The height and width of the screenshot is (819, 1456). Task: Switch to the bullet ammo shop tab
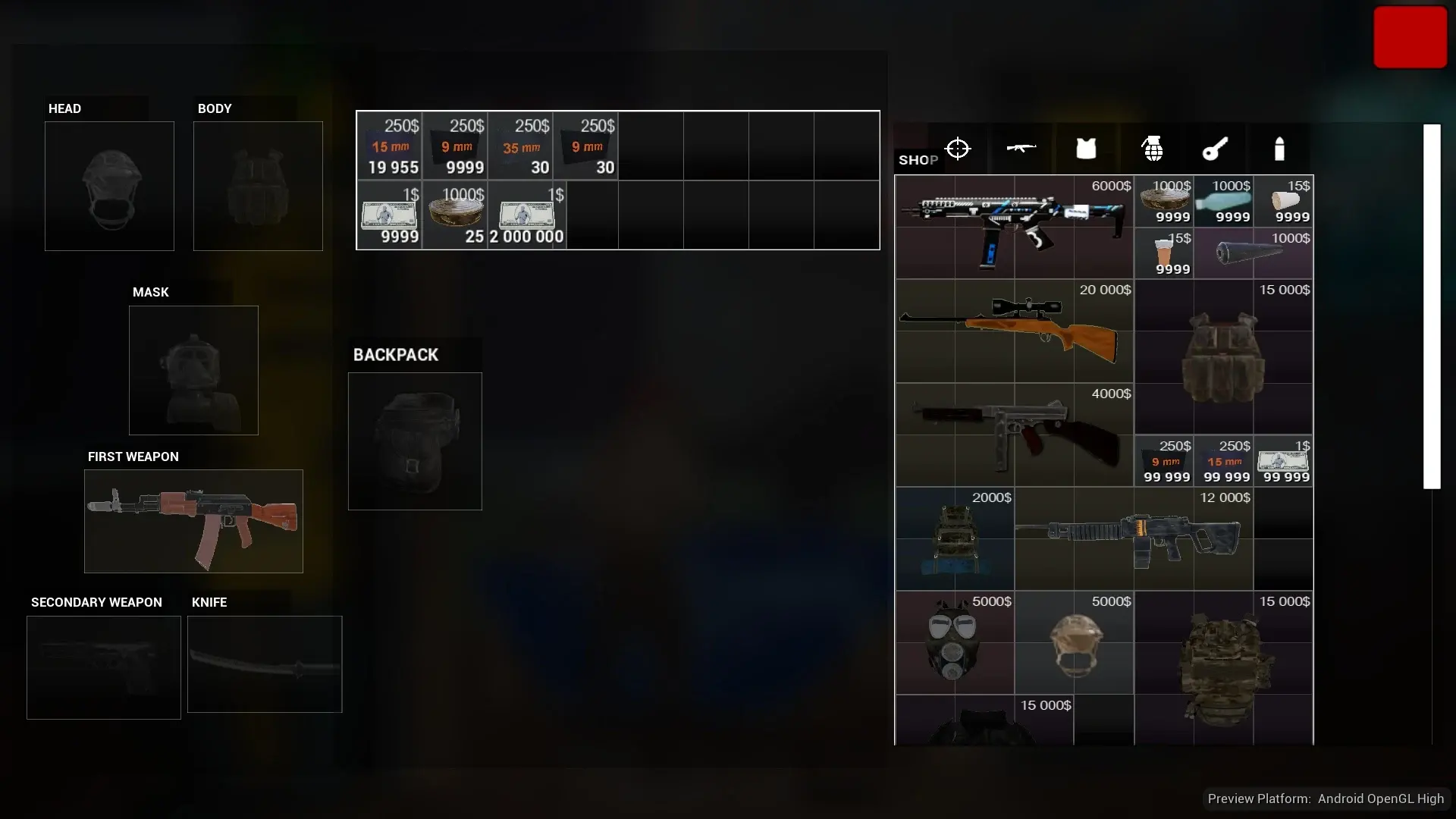pyautogui.click(x=1279, y=149)
